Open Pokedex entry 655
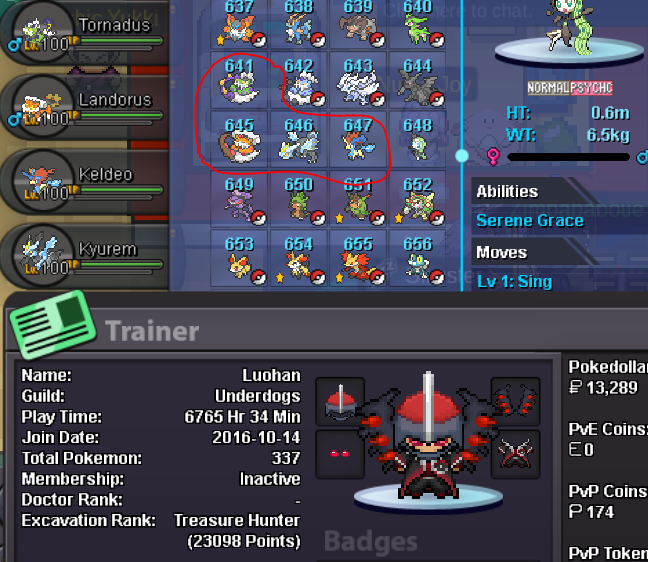 tap(358, 259)
